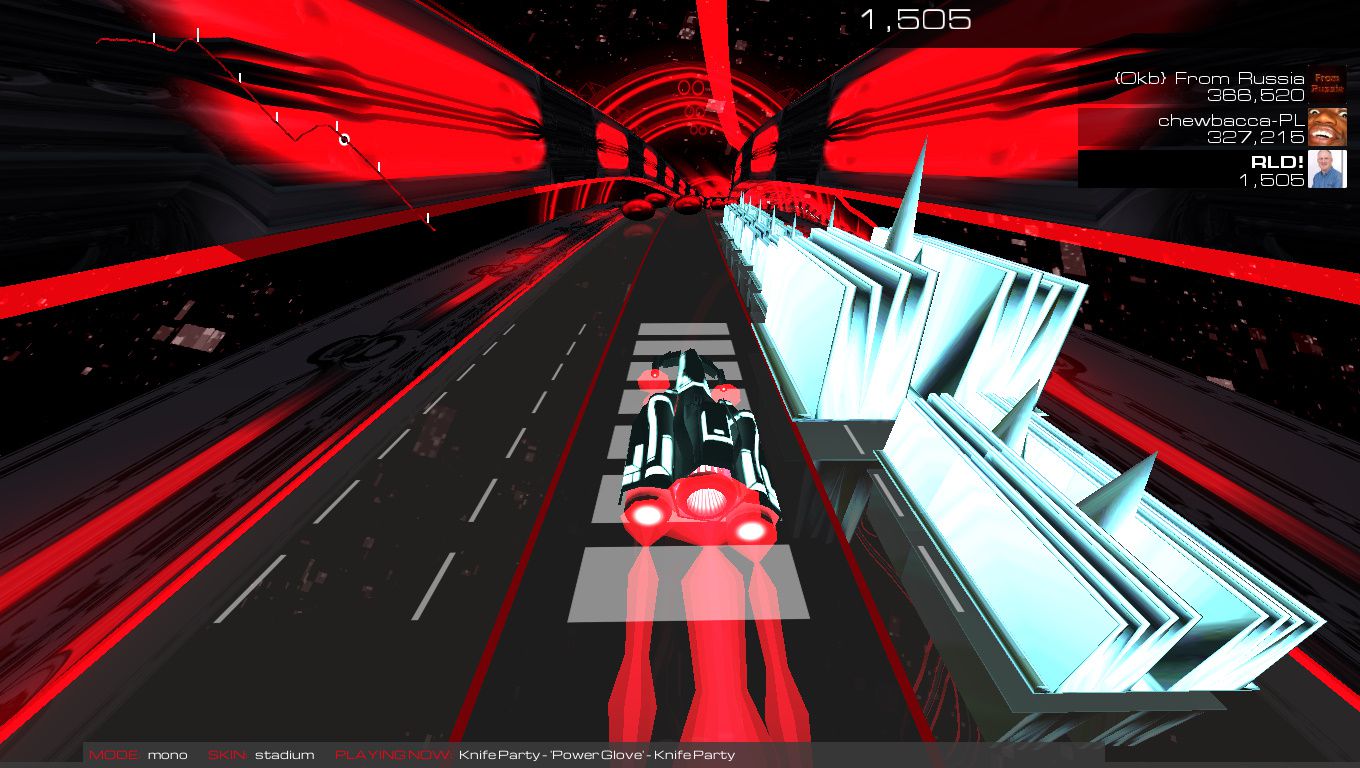Viewport: 1360px width, 768px height.
Task: Click the circle marker on the track progress graph
Action: (344, 139)
